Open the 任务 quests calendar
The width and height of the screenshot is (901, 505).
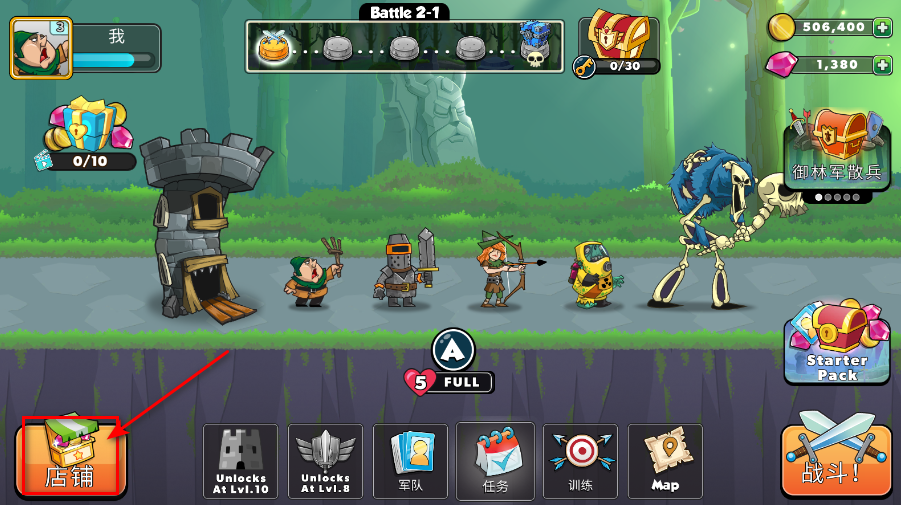(495, 461)
